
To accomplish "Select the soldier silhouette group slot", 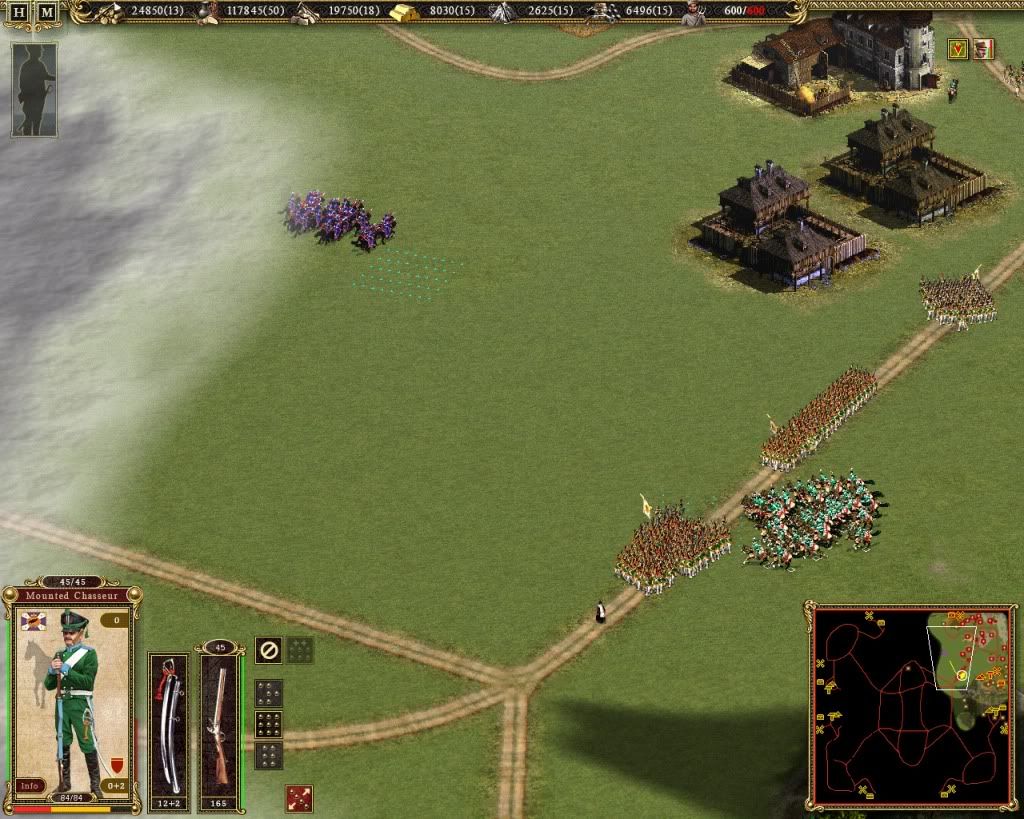I will (34, 89).
